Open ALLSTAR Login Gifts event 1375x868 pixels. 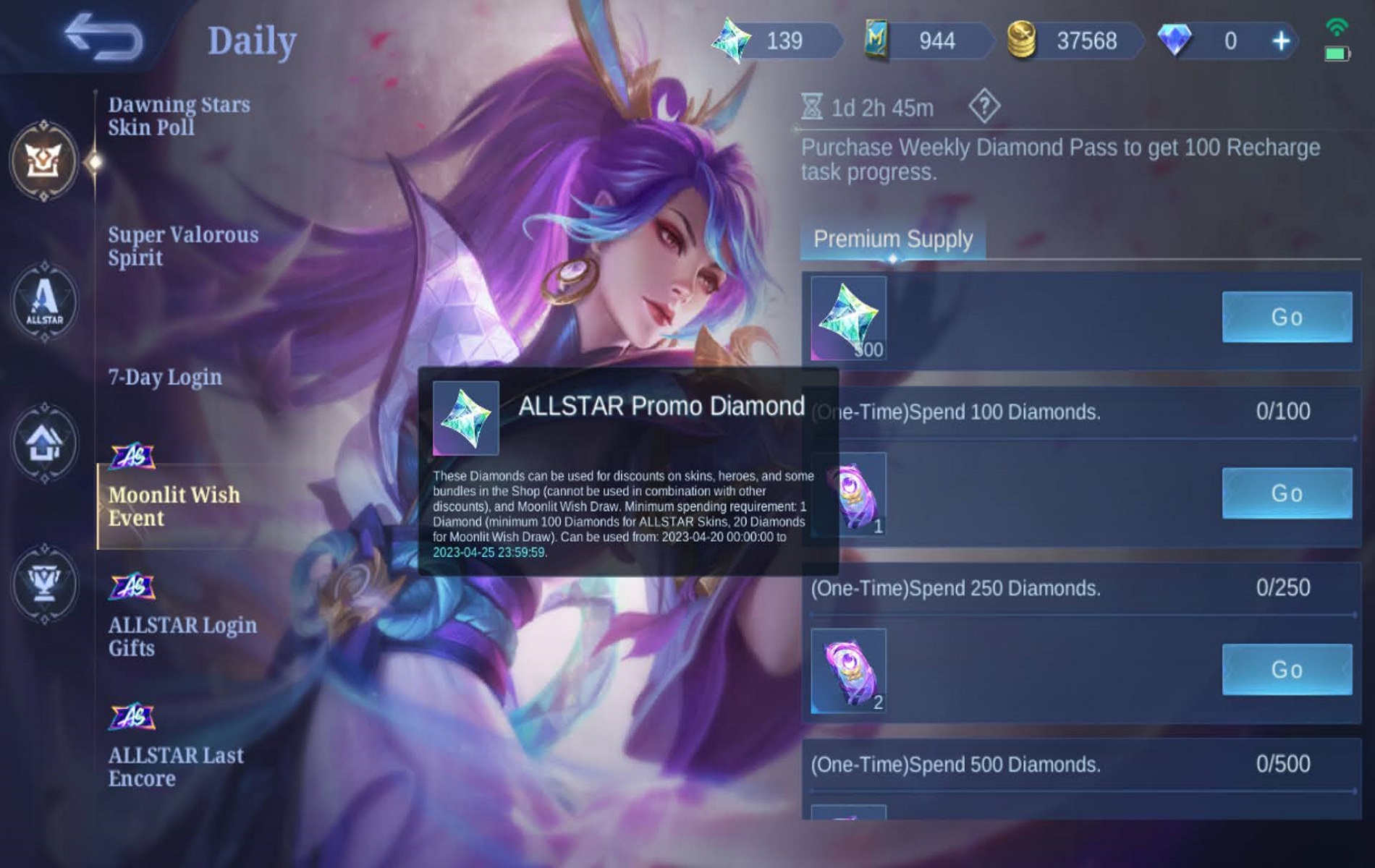[182, 636]
